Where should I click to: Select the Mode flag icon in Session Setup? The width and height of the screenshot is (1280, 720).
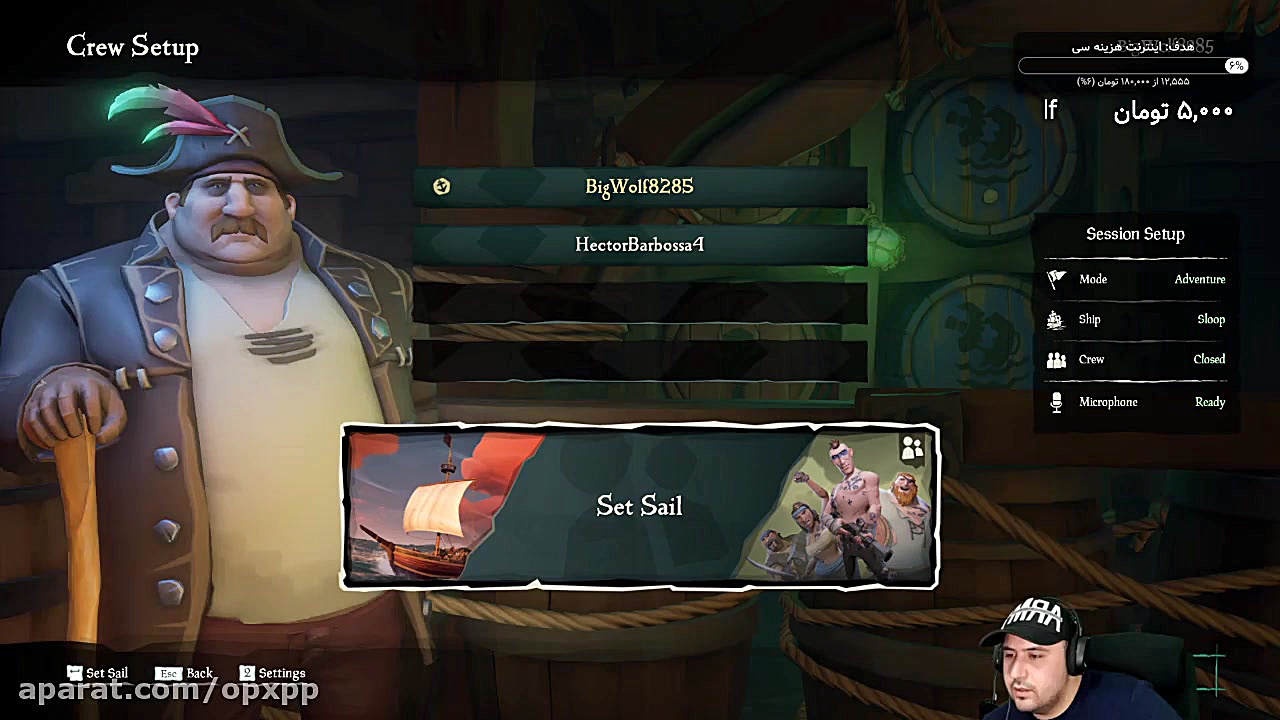(1055, 280)
